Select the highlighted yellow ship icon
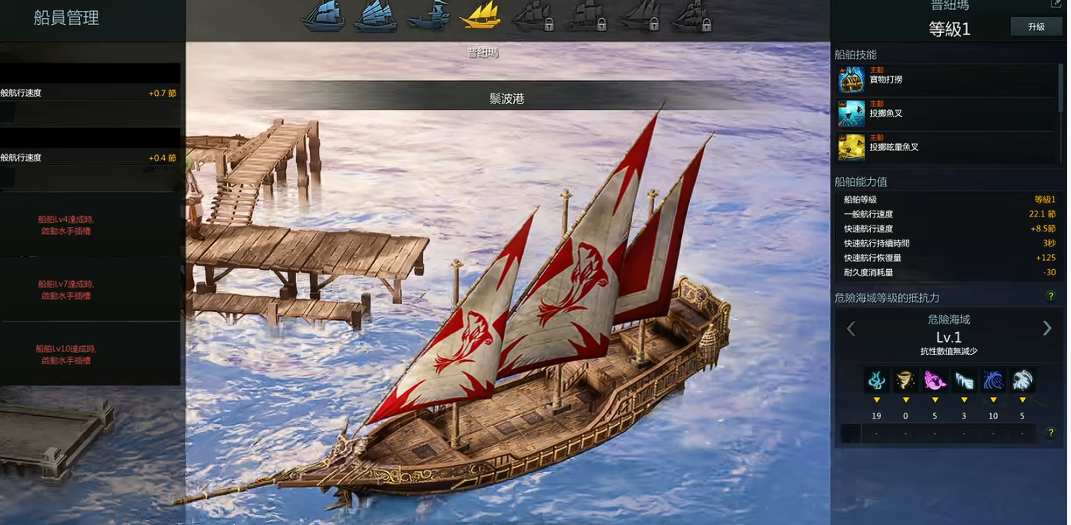The width and height of the screenshot is (1071, 525). pyautogui.click(x=480, y=15)
